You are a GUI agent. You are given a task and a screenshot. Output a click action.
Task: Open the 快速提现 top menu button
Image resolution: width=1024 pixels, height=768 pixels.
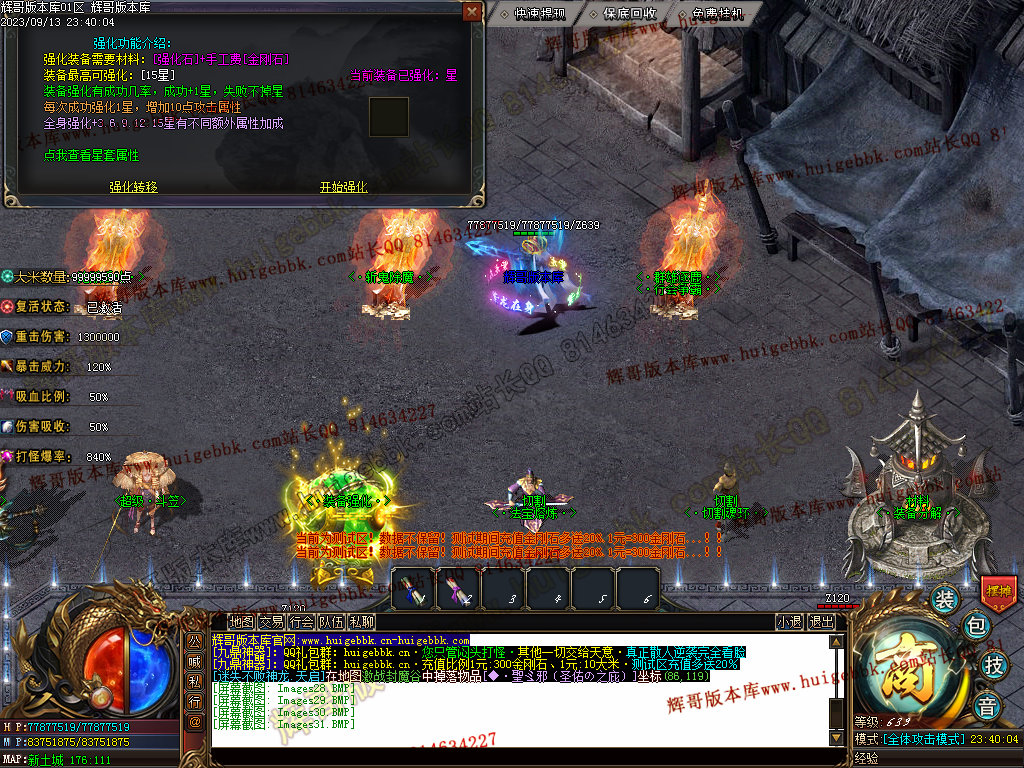(x=539, y=14)
